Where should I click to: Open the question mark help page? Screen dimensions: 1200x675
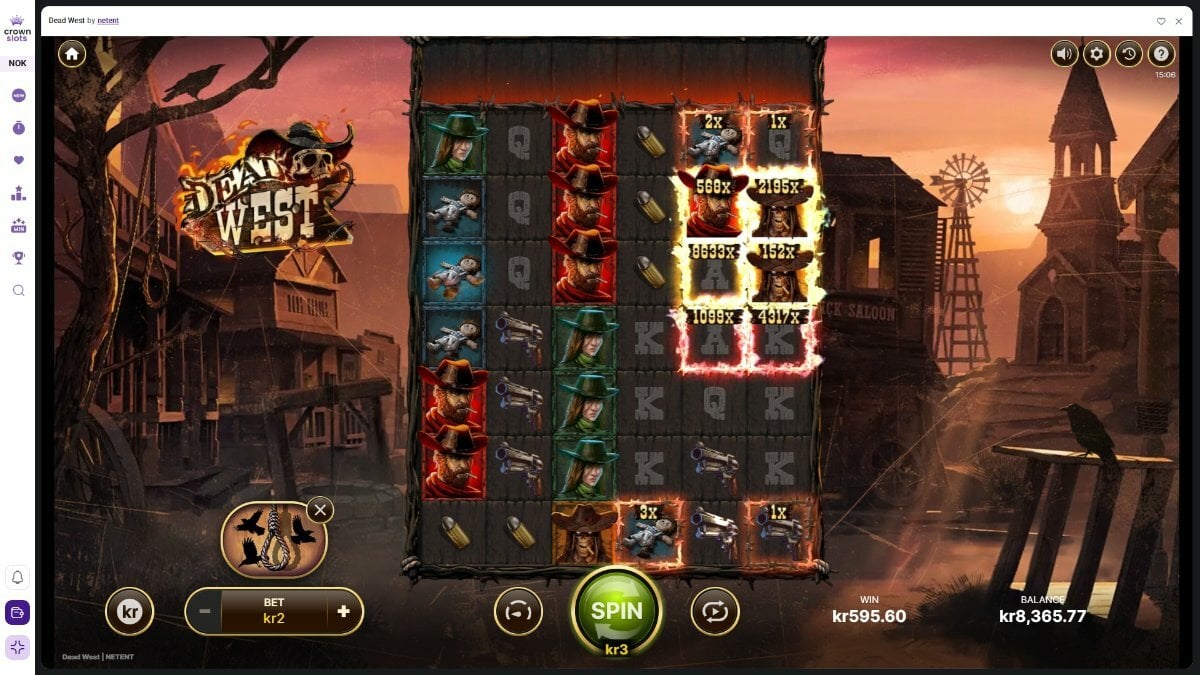(1161, 54)
